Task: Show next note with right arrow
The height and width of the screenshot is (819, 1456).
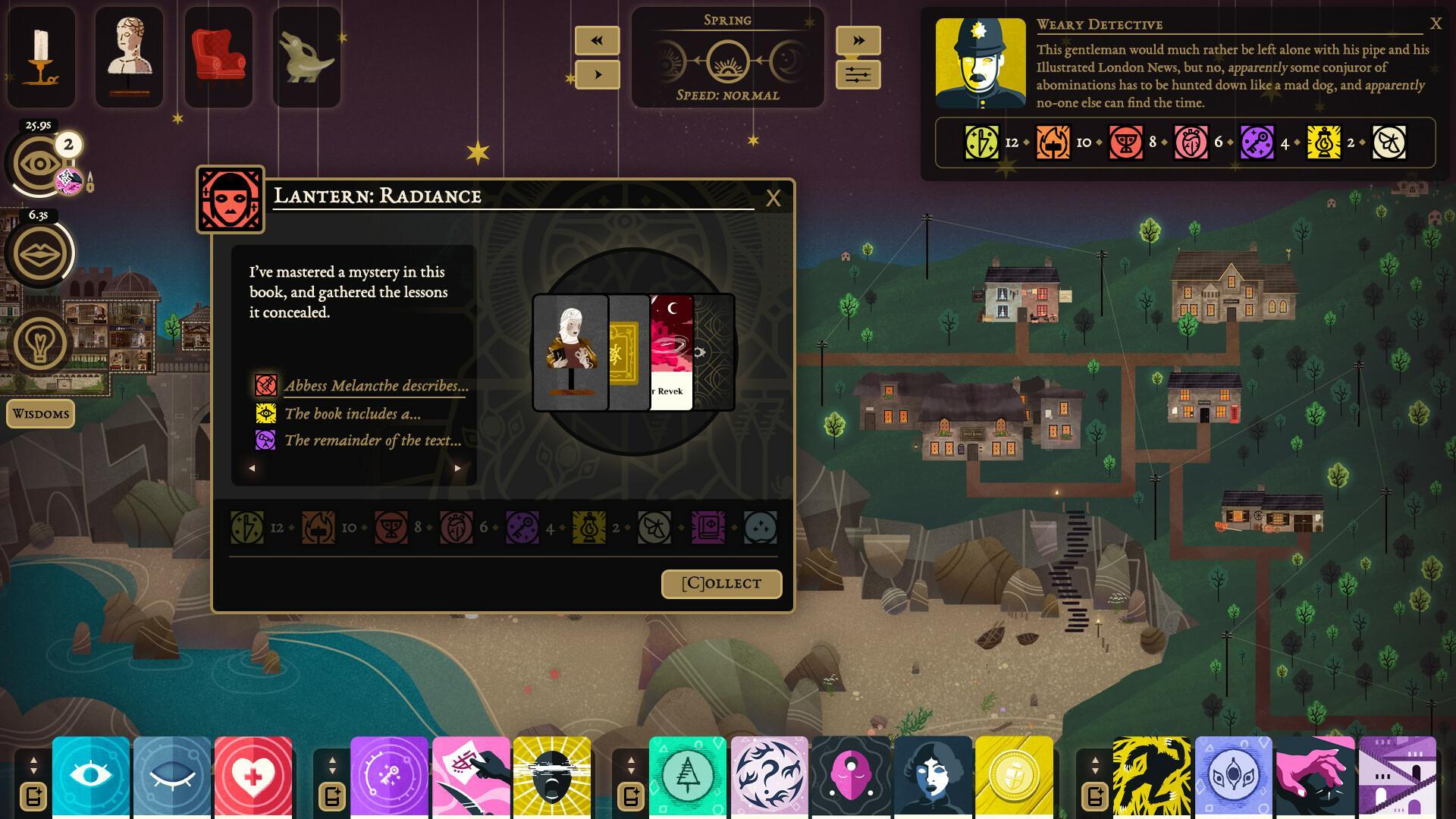Action: 457,469
